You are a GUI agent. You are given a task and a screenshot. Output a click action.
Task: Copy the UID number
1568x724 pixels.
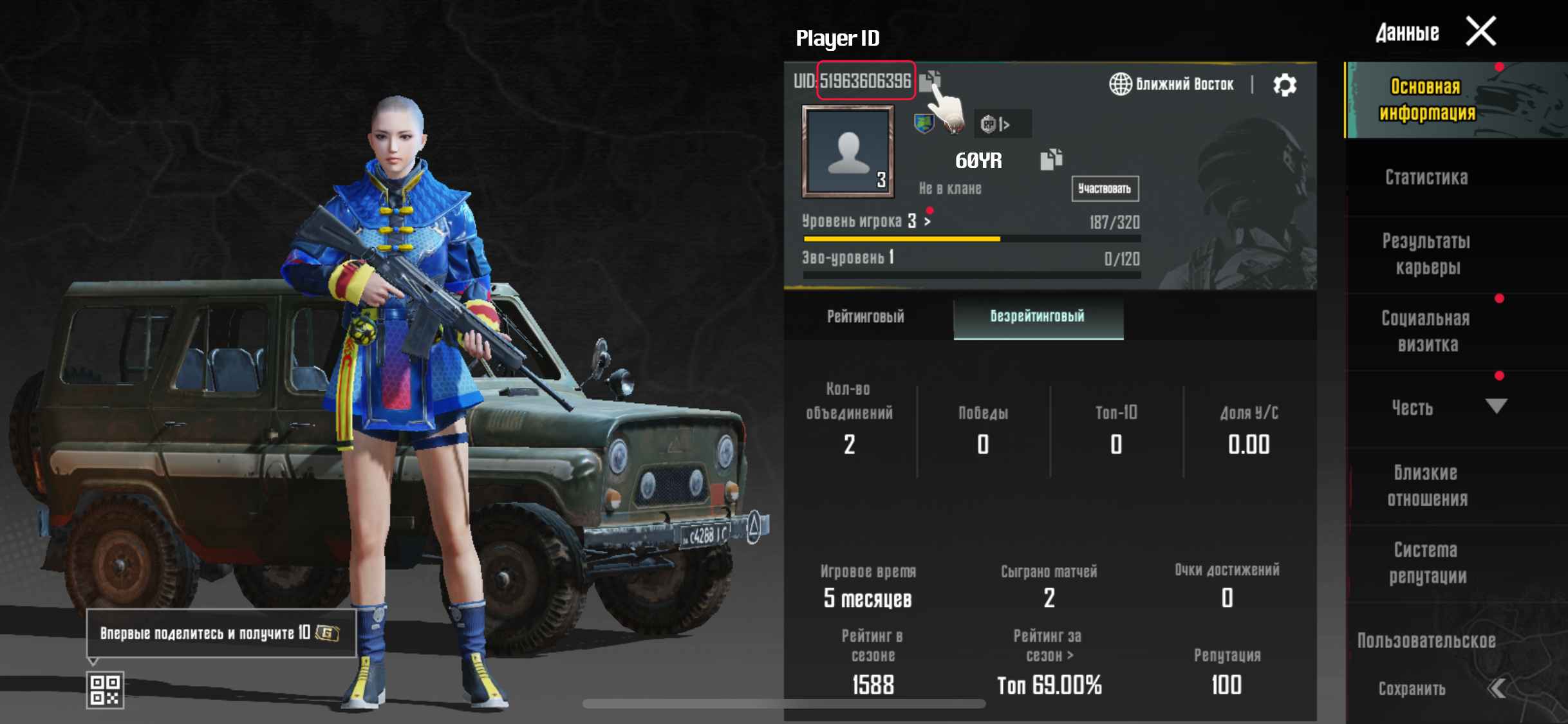click(929, 81)
